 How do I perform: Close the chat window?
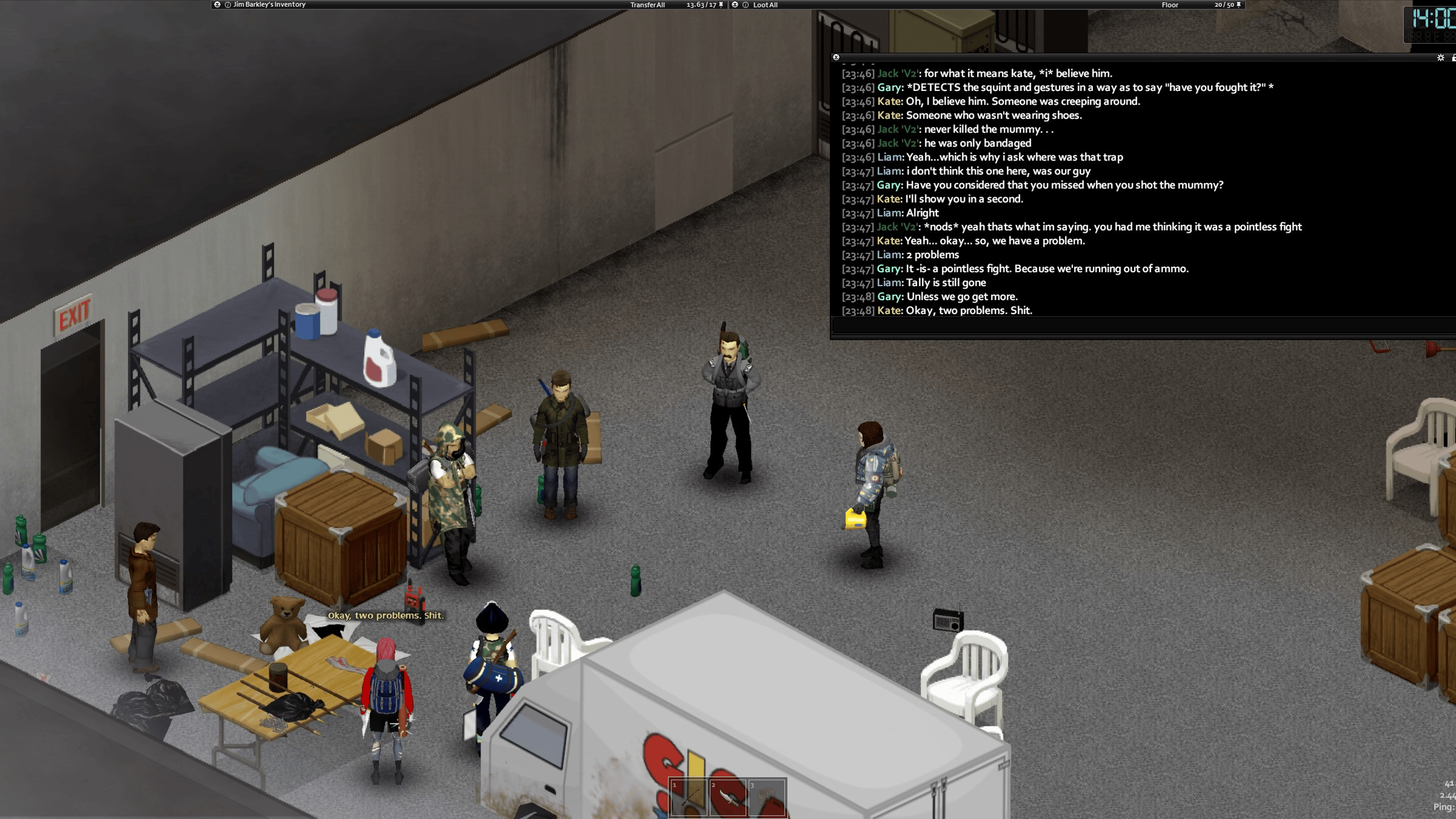pos(837,57)
